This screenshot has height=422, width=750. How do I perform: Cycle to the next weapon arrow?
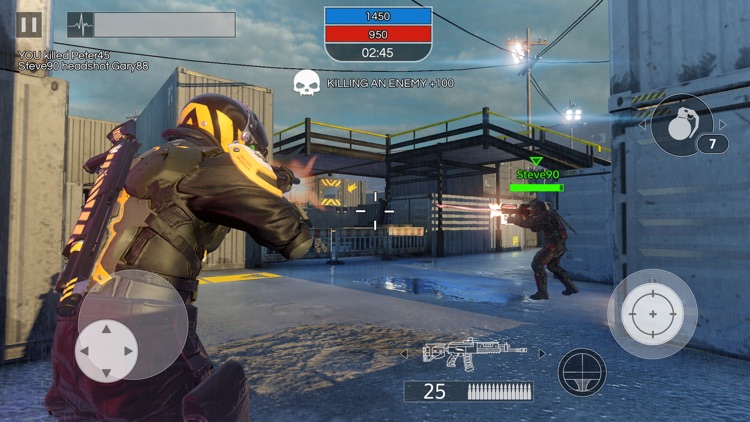pos(543,353)
